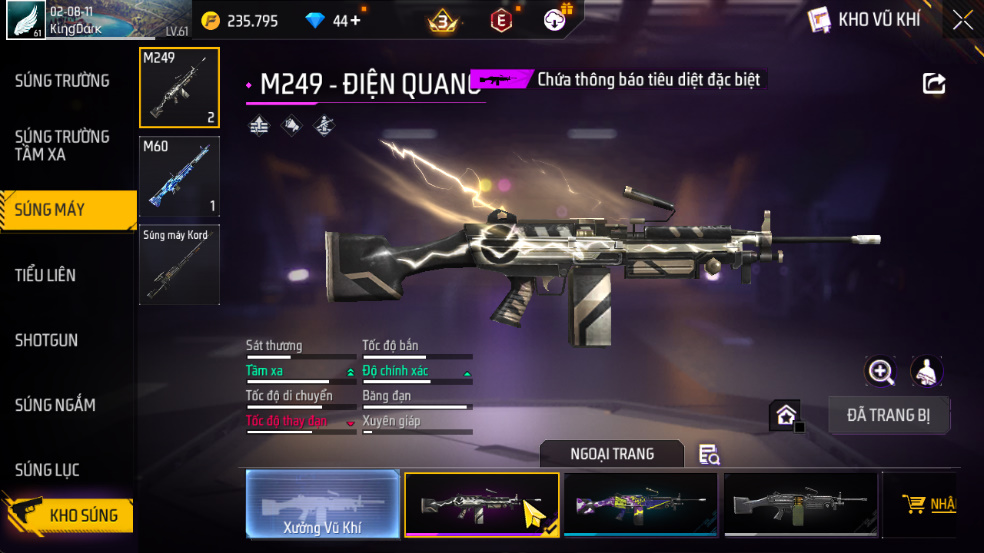Open the Kho Vũ Khí button

865,20
